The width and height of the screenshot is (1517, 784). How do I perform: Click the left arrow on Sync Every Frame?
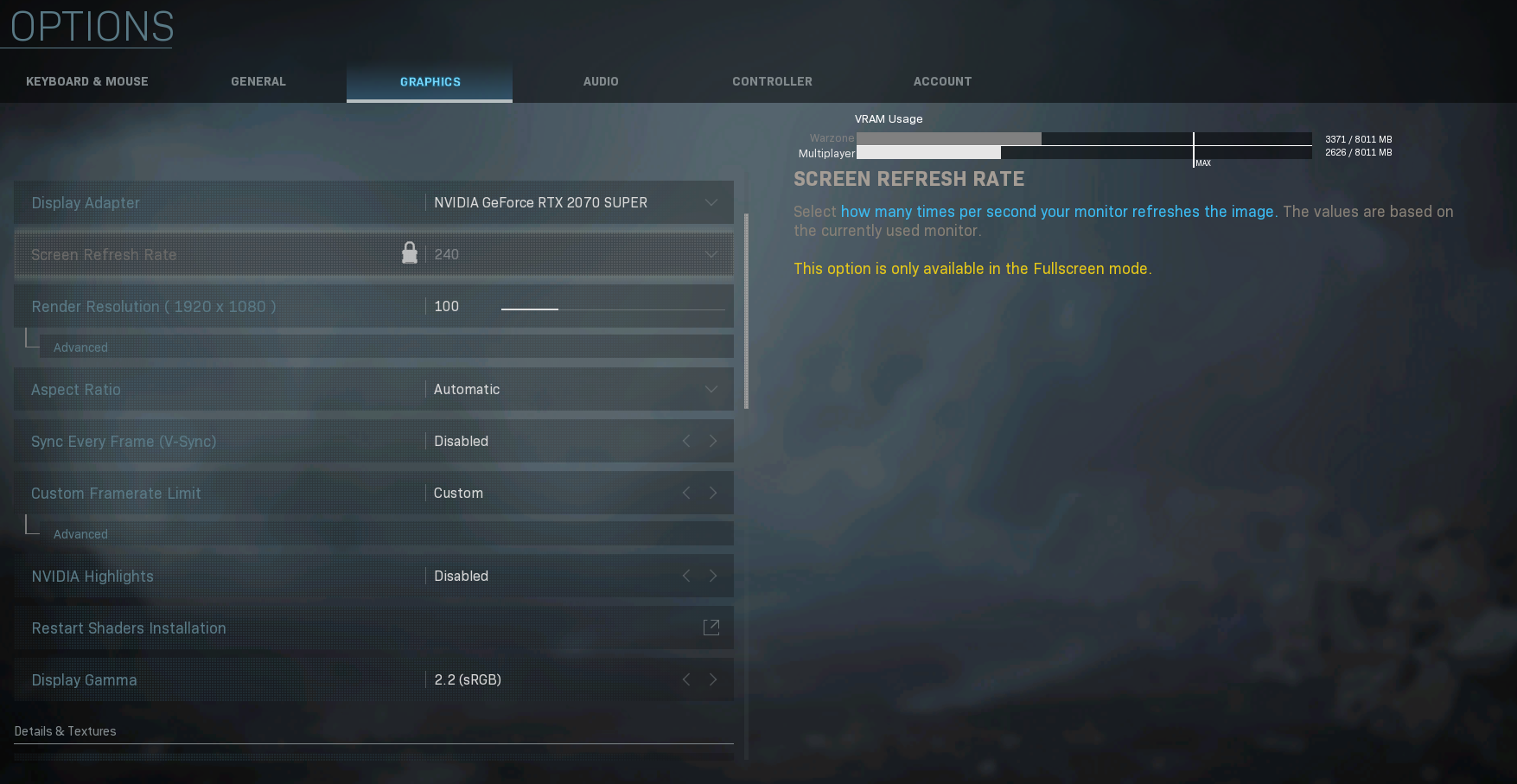click(685, 441)
